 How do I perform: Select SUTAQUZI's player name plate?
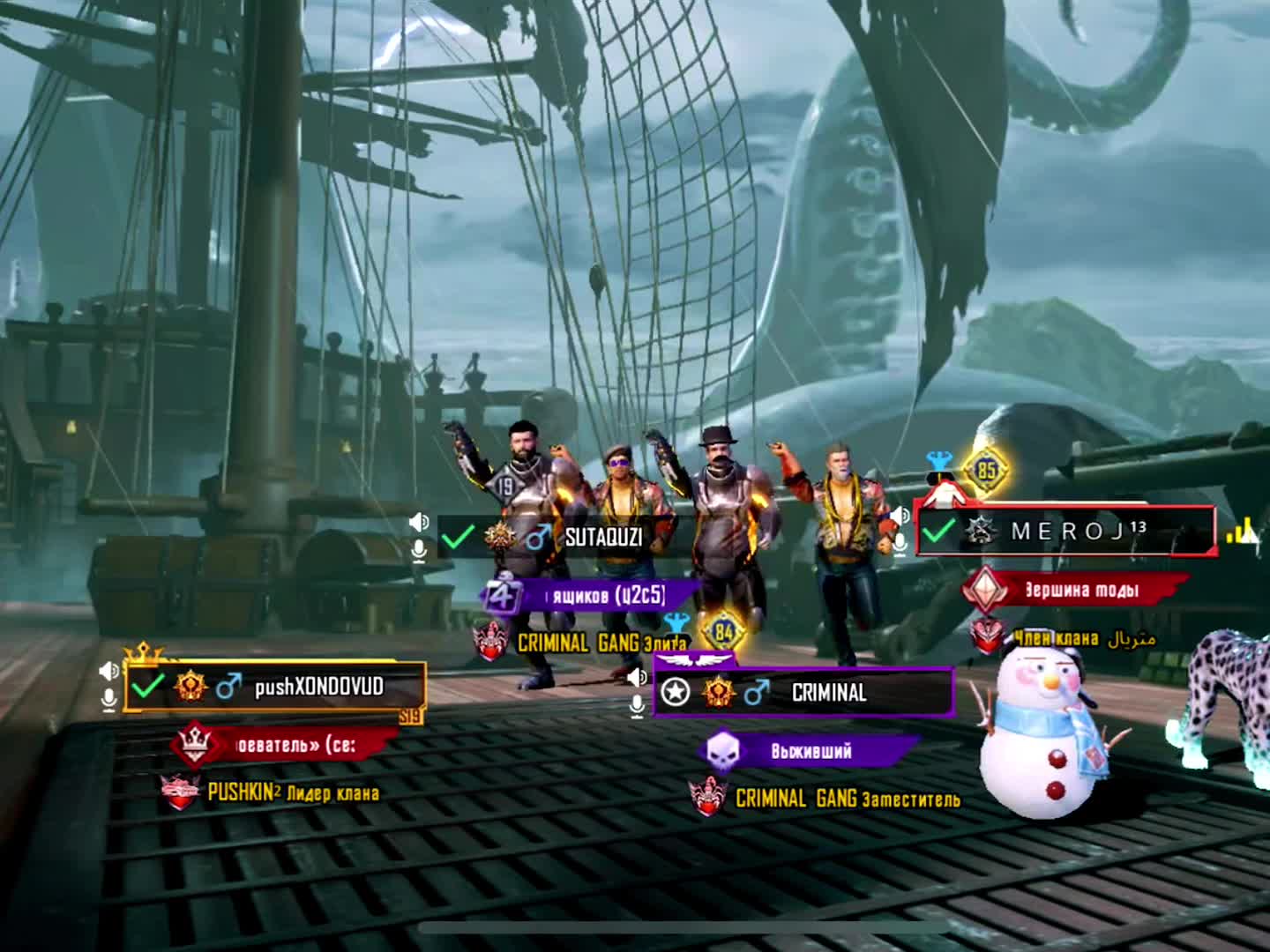coord(564,536)
